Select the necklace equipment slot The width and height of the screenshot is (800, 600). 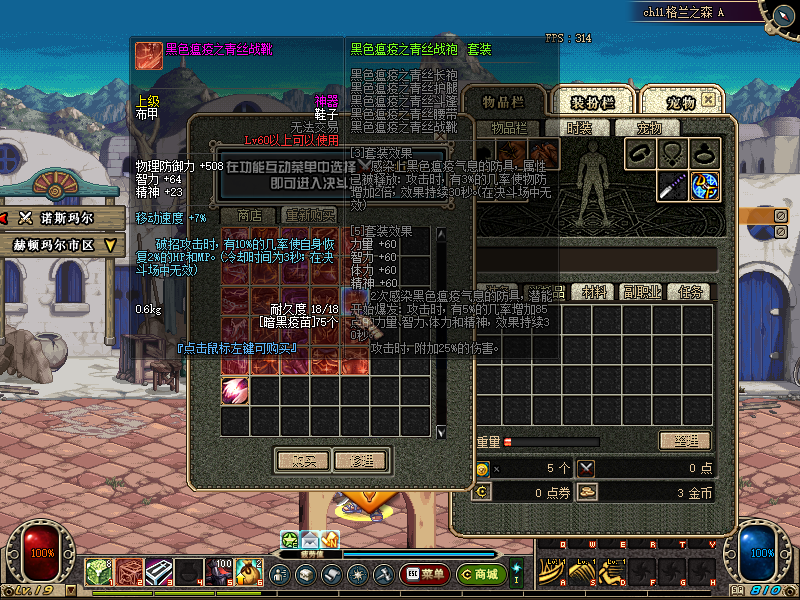673,155
